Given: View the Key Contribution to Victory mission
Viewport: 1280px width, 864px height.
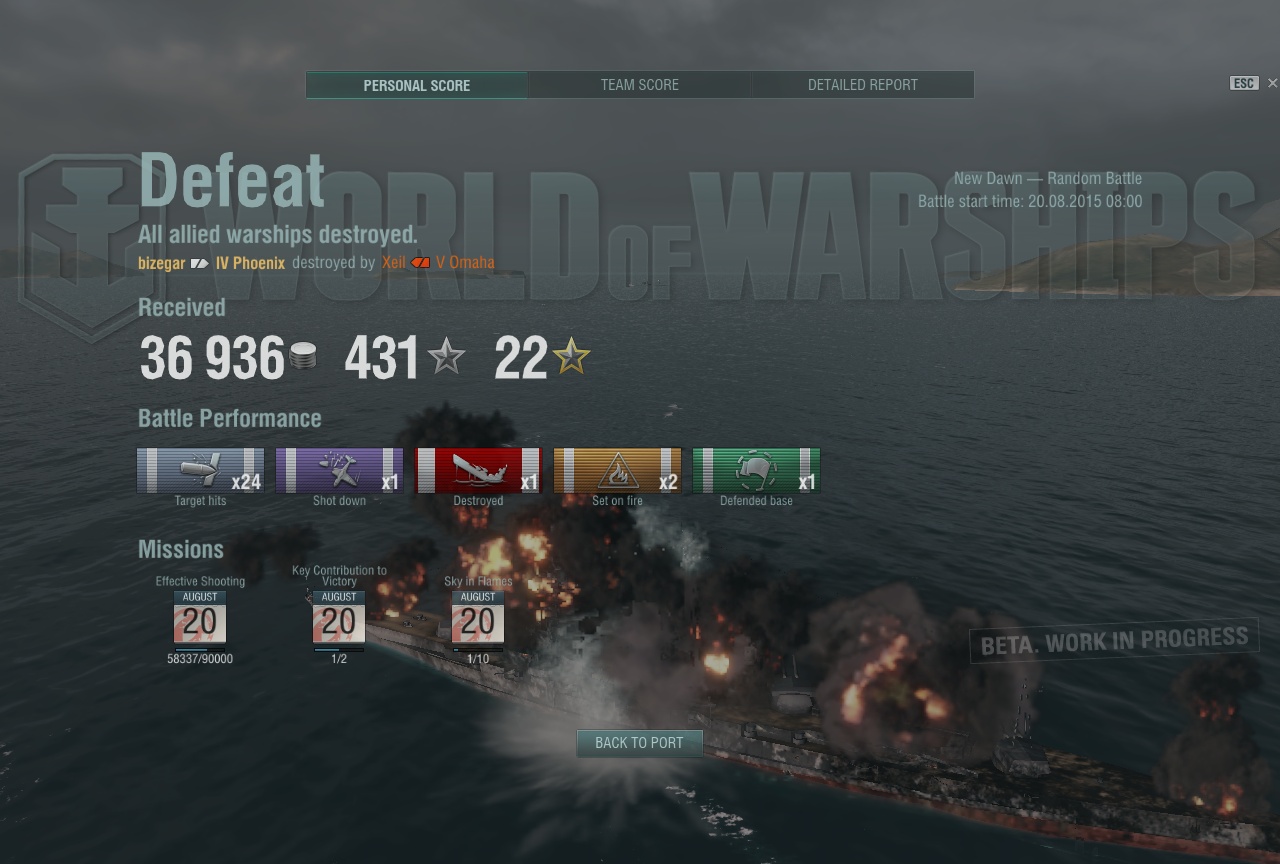Looking at the screenshot, I should coord(339,618).
